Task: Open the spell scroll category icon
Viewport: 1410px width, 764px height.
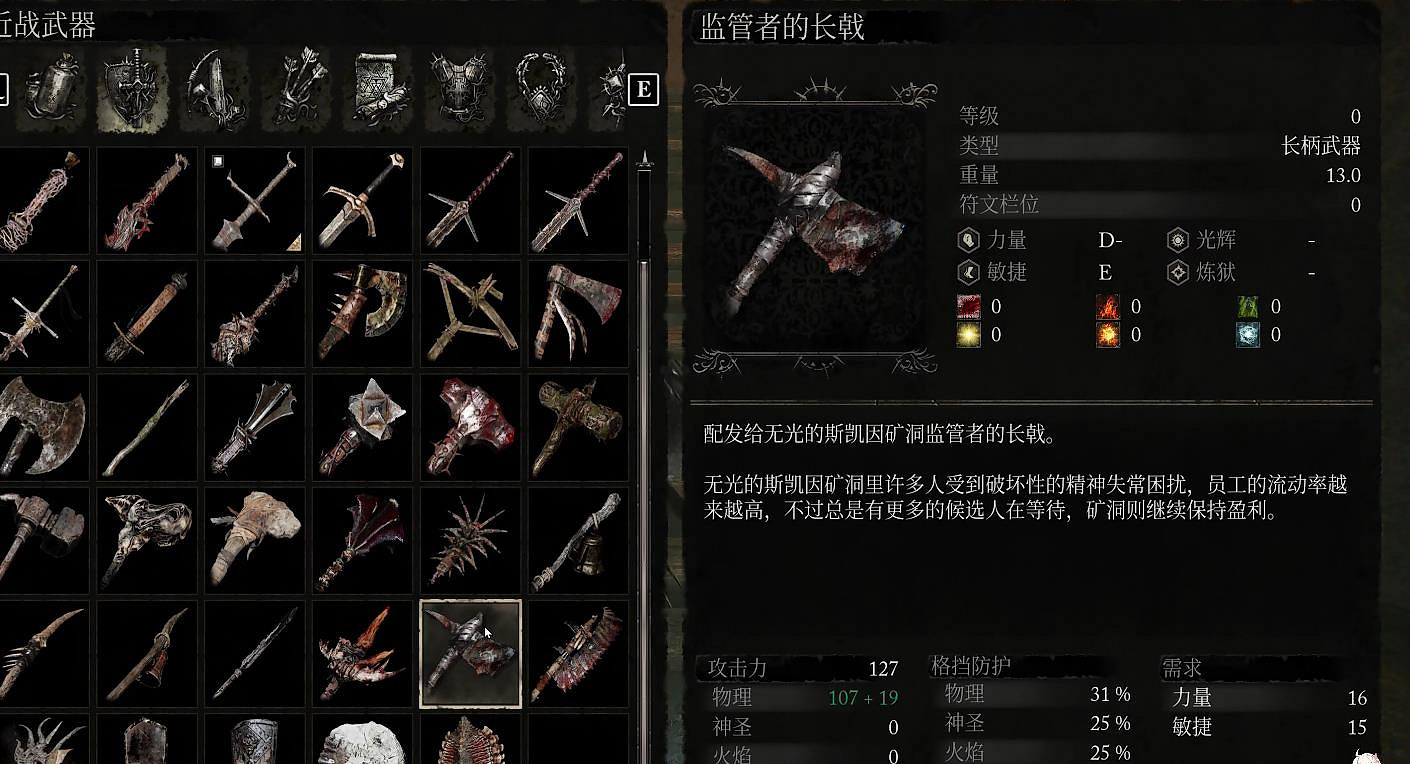Action: [x=381, y=85]
